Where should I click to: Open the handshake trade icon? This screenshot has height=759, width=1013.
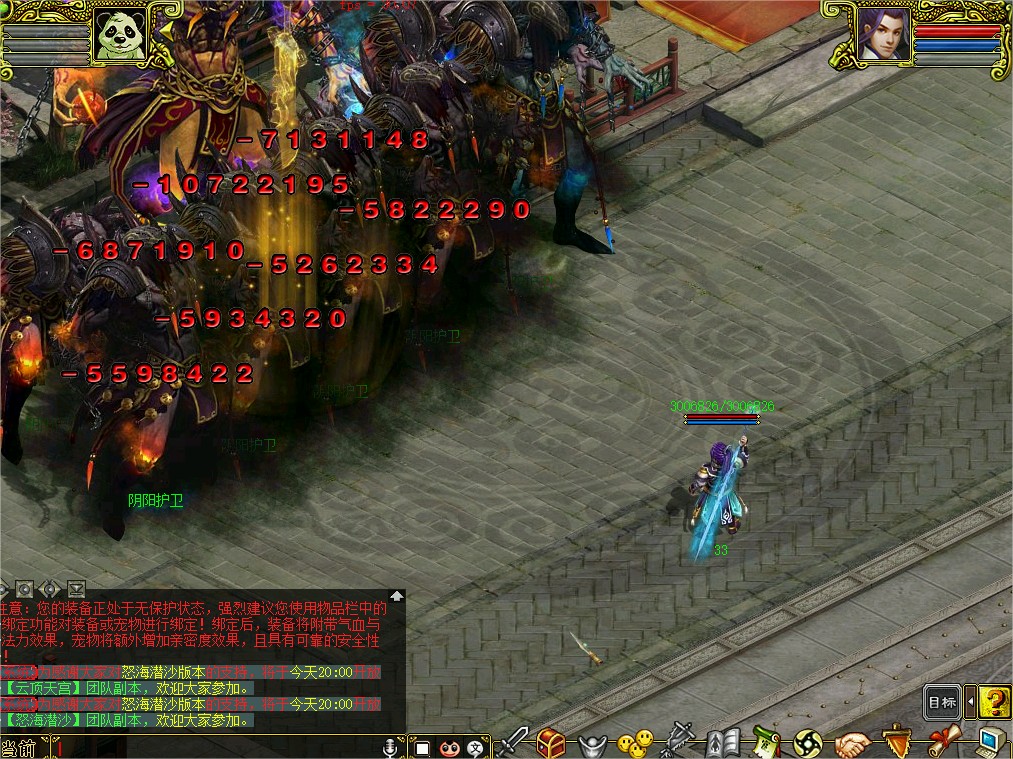852,743
